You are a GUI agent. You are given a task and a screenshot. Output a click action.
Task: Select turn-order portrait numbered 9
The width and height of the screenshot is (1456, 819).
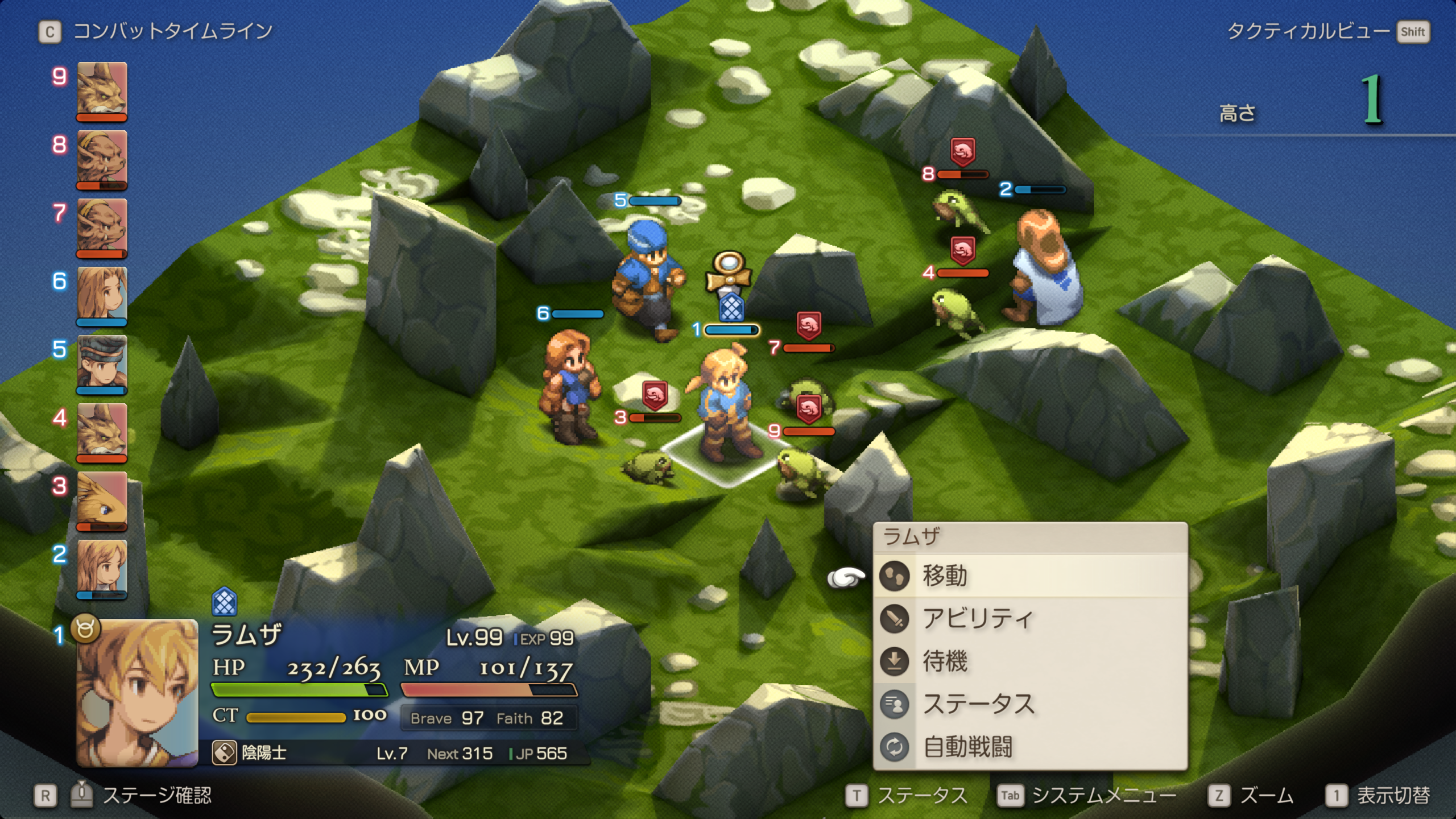pos(102,90)
